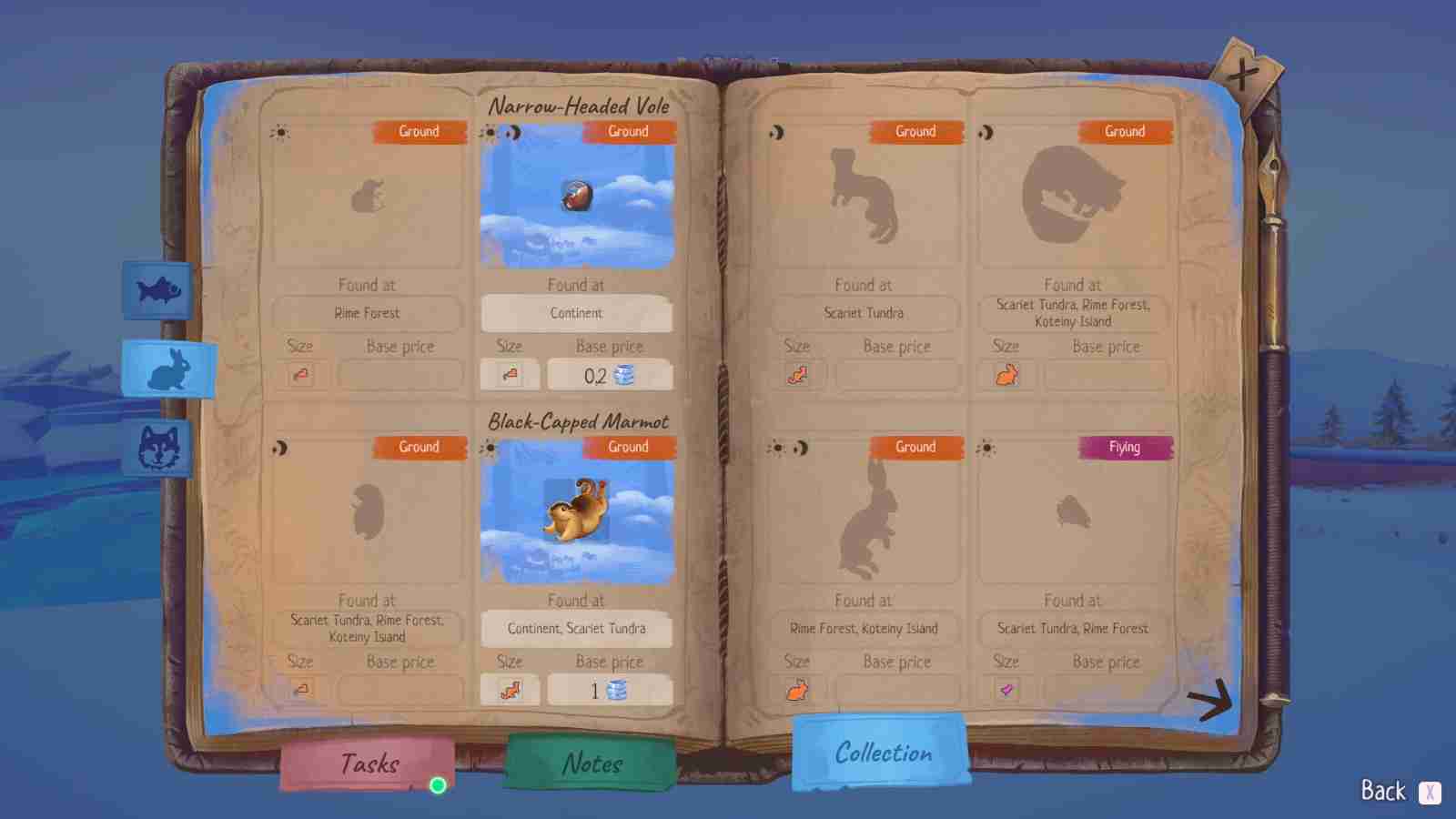Click the size icon on the Black-Capped Marmot card
The height and width of the screenshot is (819, 1456).
click(510, 691)
